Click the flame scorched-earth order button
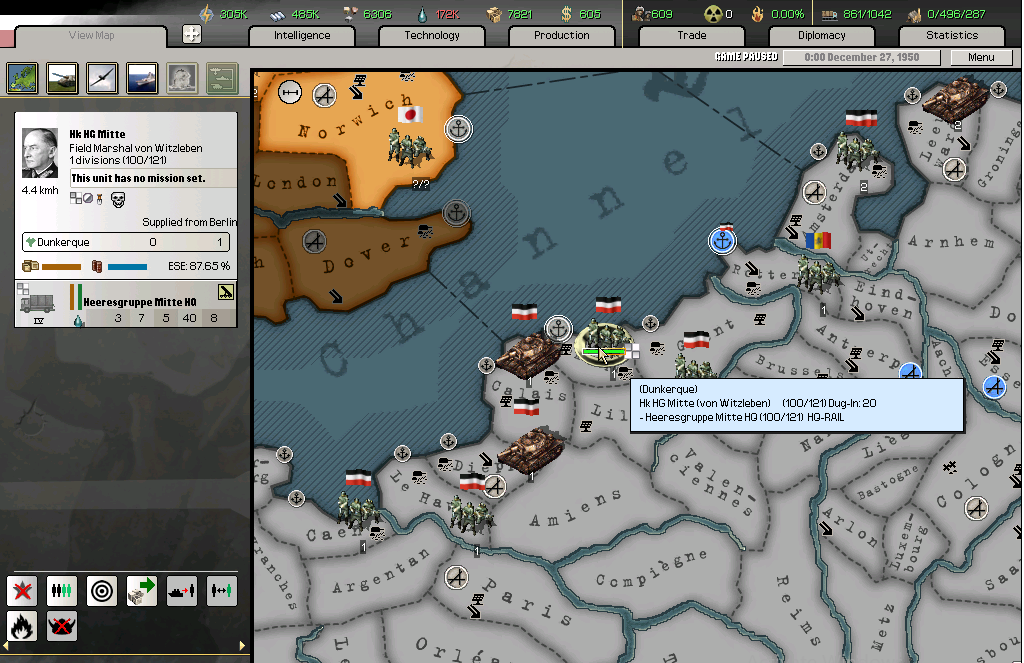 click(x=22, y=626)
